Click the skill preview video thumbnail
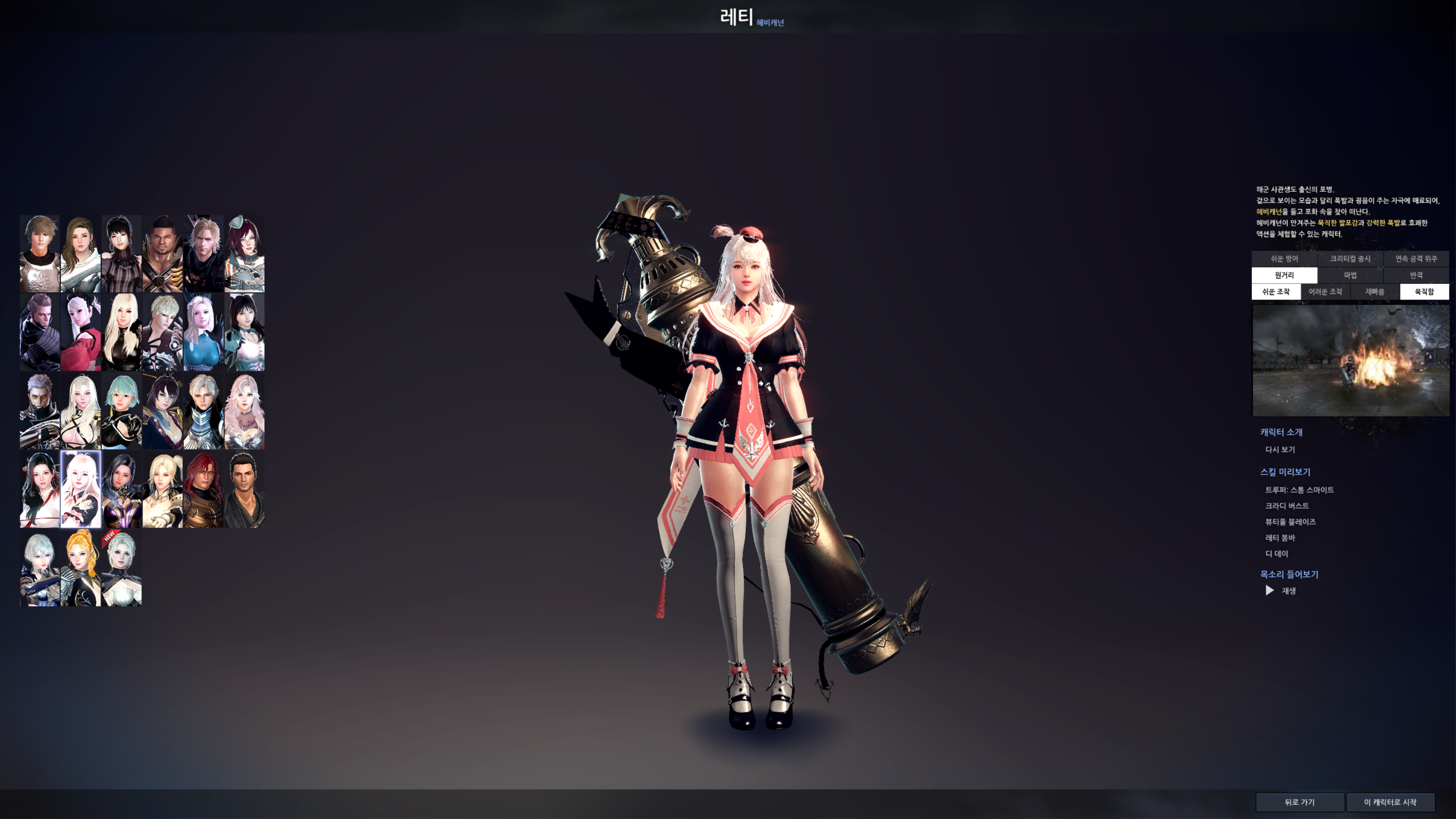Image resolution: width=1456 pixels, height=819 pixels. pos(1350,360)
